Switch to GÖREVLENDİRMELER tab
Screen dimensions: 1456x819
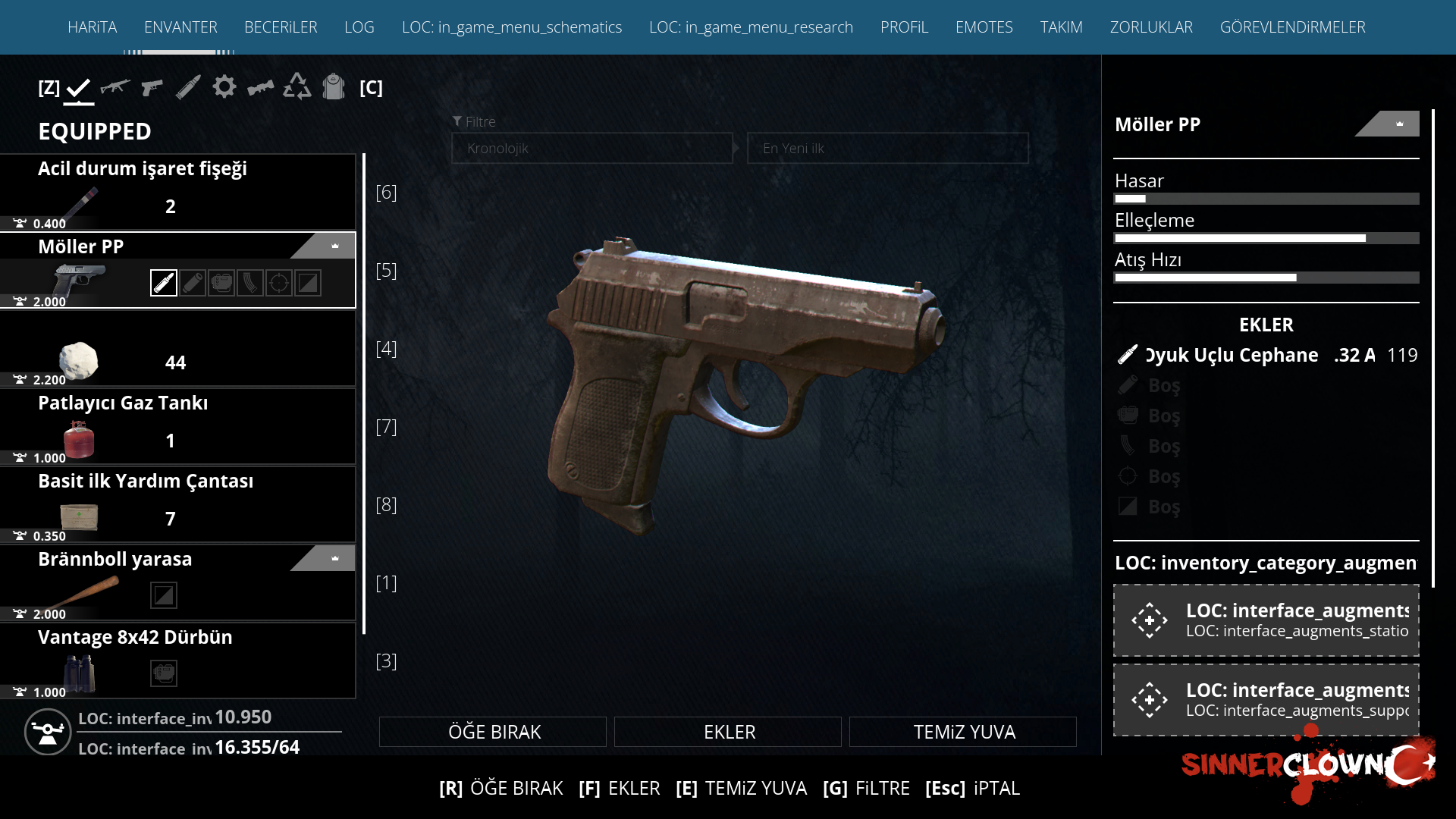tap(1292, 27)
